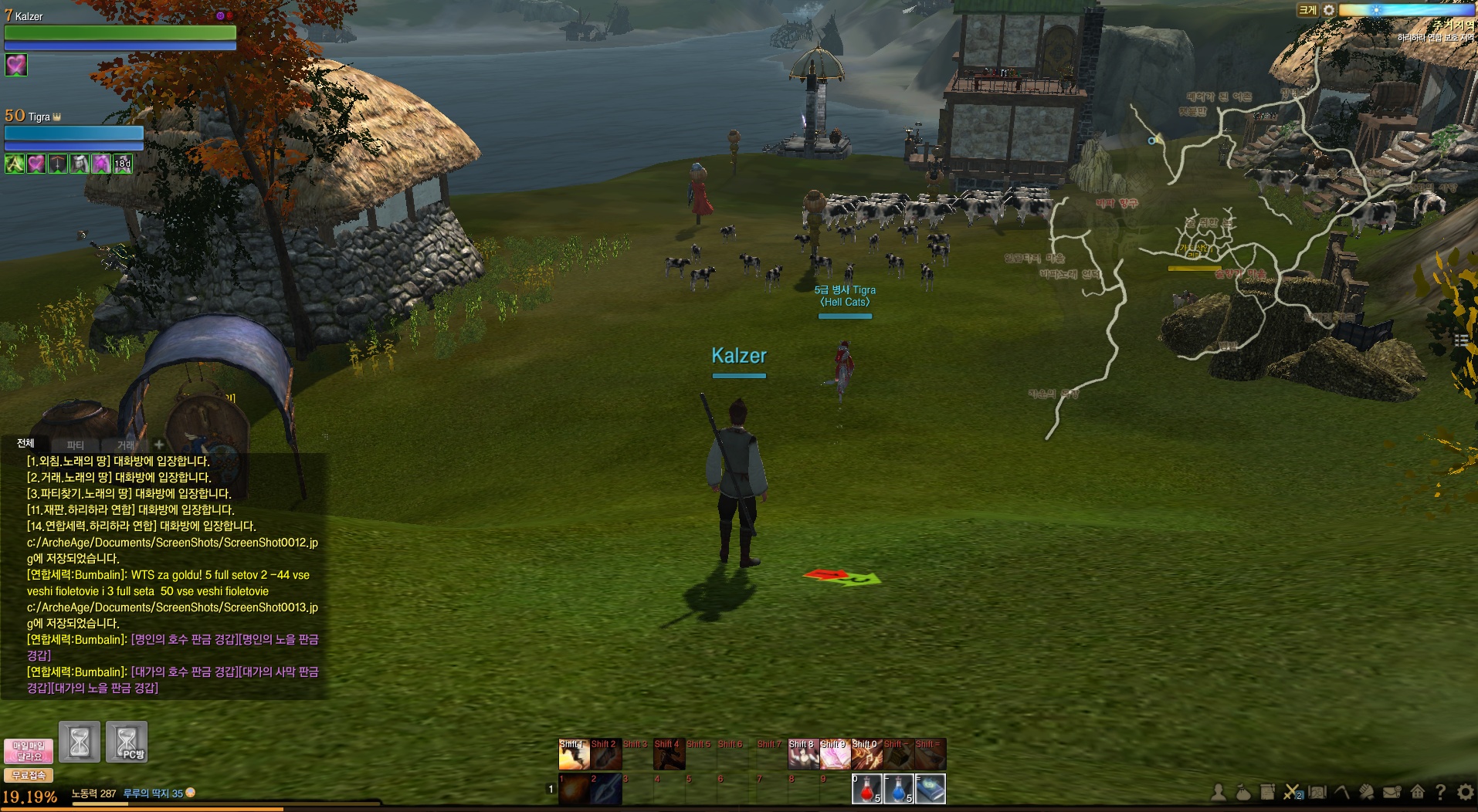Open the inventory bag icon
This screenshot has width=1478, height=812.
coord(1243,792)
